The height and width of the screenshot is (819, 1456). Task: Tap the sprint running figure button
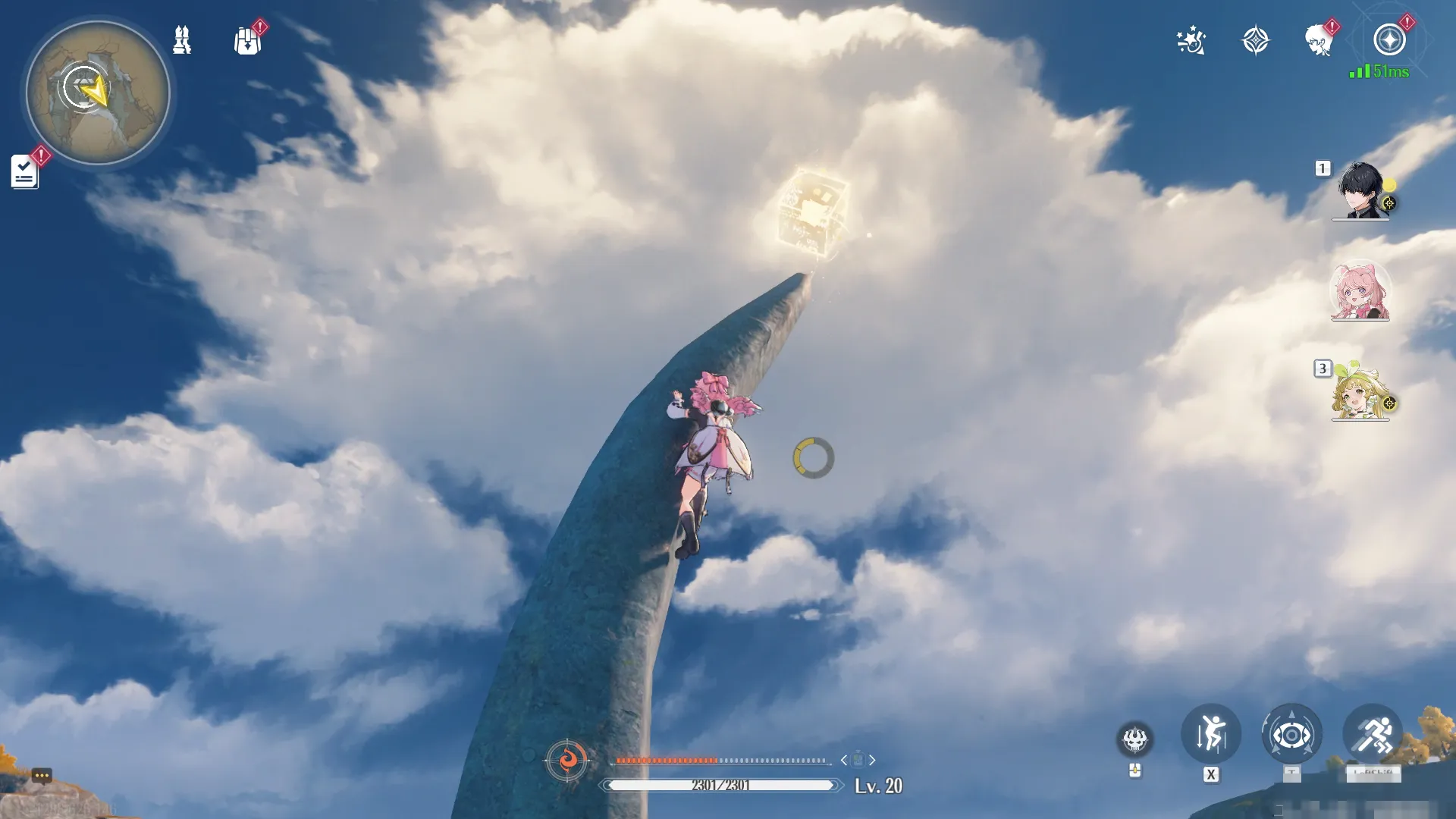[x=1373, y=734]
